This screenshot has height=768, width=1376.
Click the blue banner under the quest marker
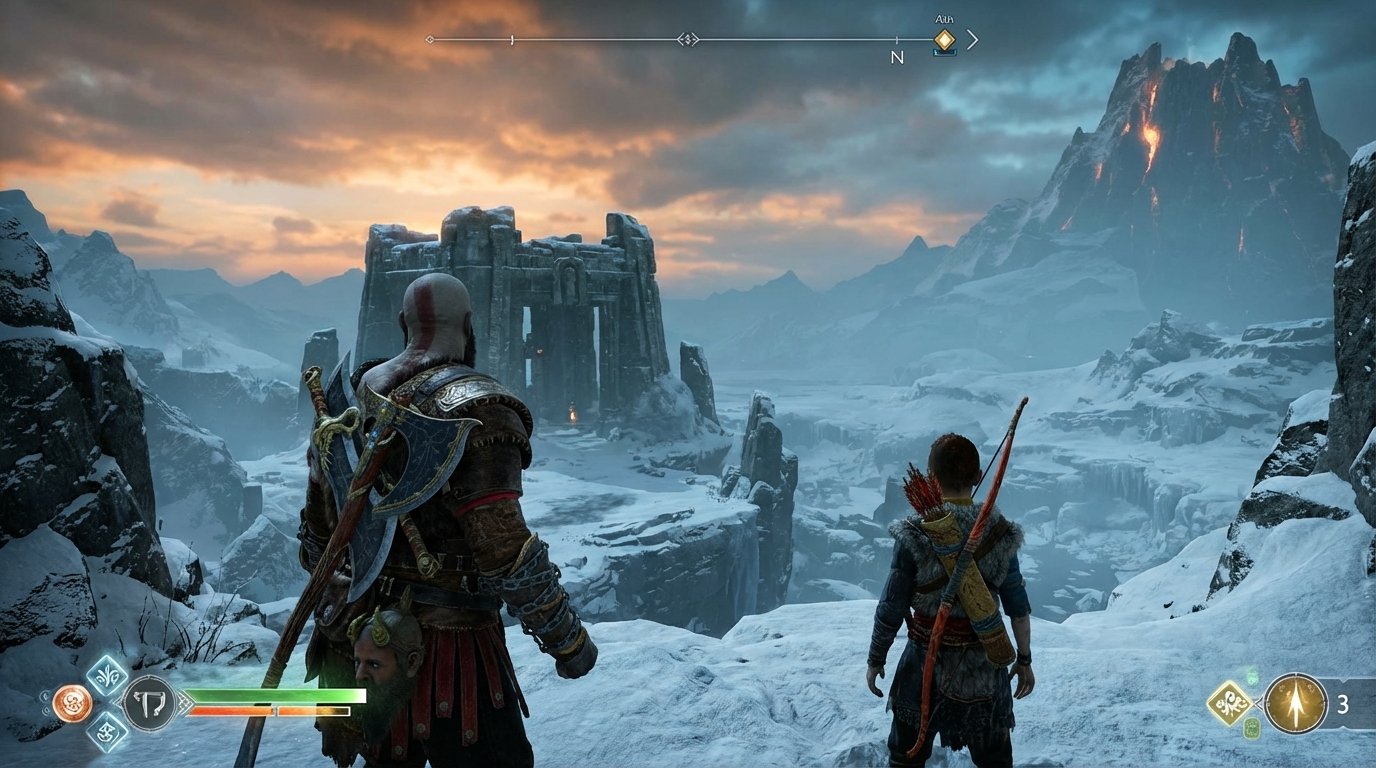945,51
